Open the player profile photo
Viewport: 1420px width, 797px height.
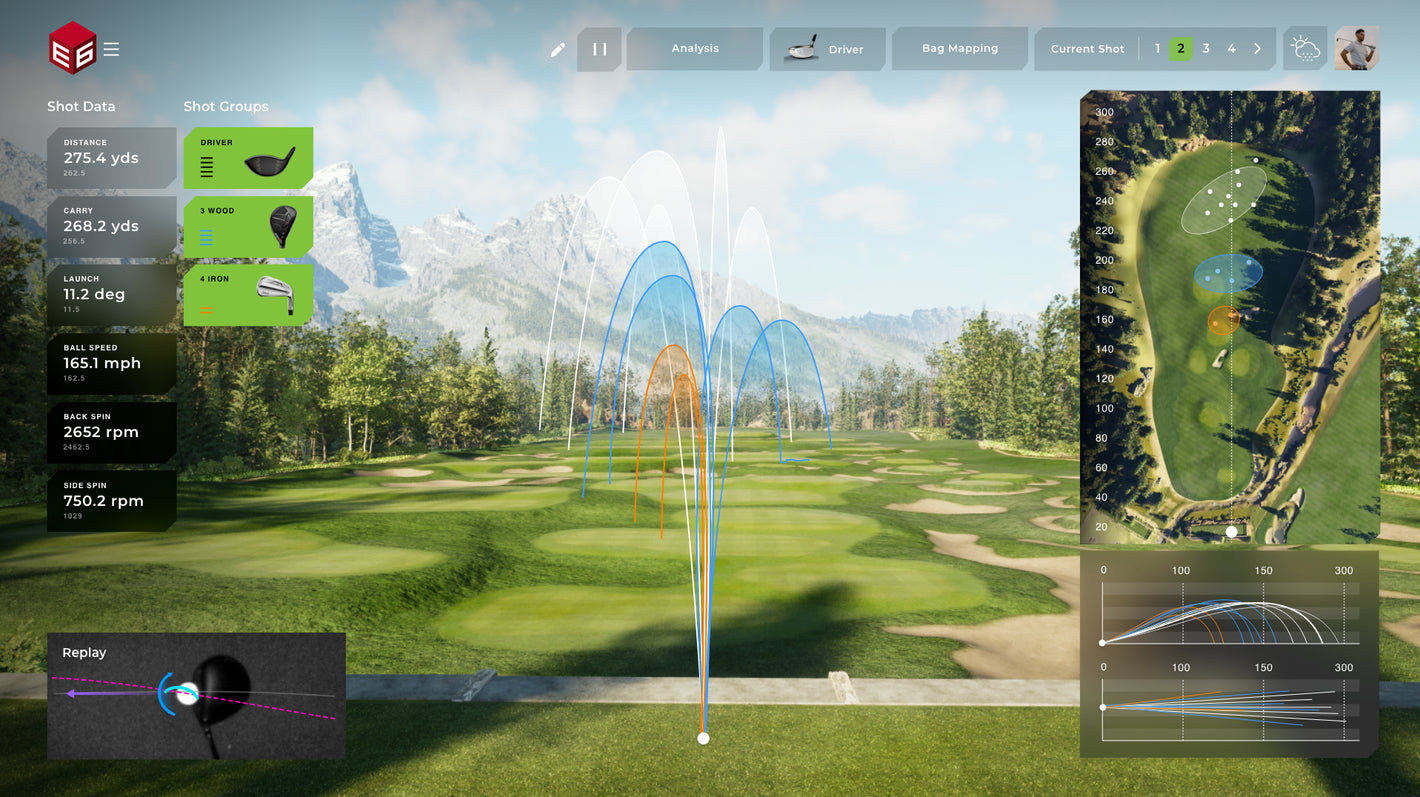click(x=1357, y=48)
